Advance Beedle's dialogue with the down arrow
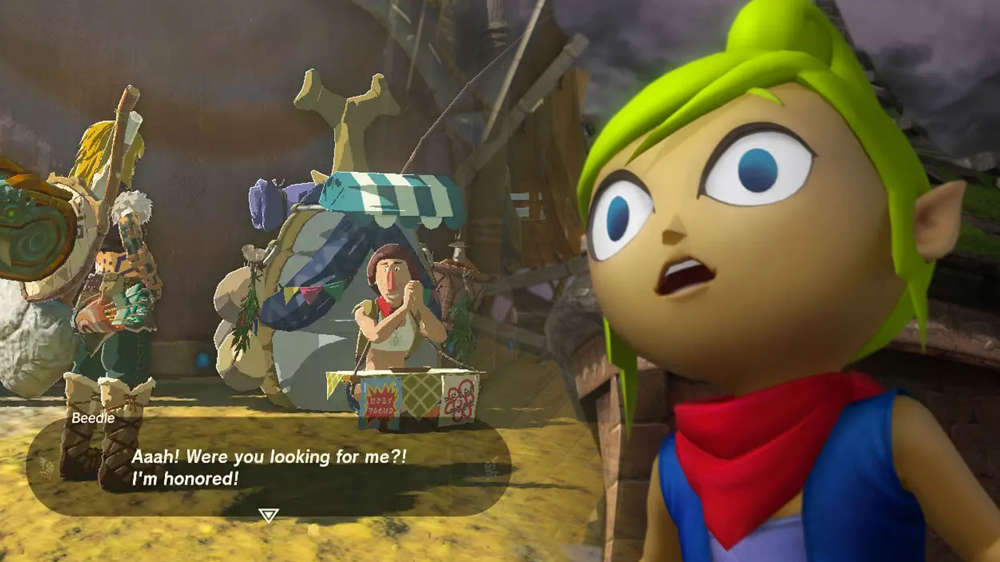Screen dimensions: 1000x562 tap(268, 515)
